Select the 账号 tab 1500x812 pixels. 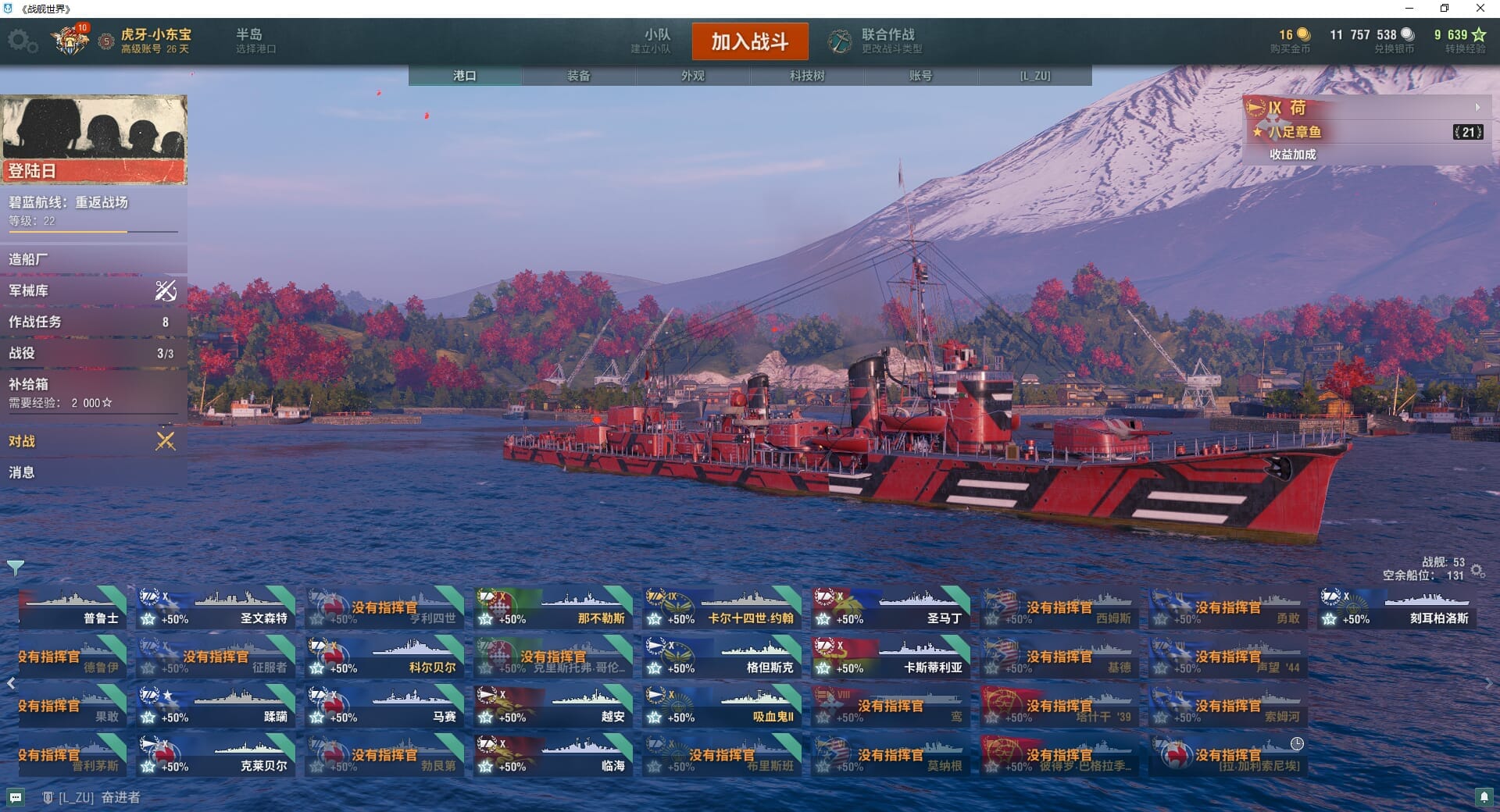point(920,76)
